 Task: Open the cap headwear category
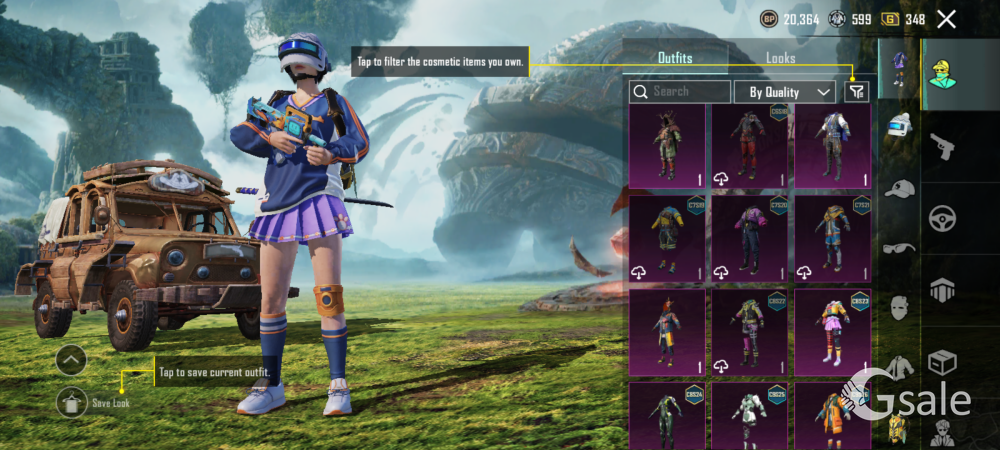899,188
